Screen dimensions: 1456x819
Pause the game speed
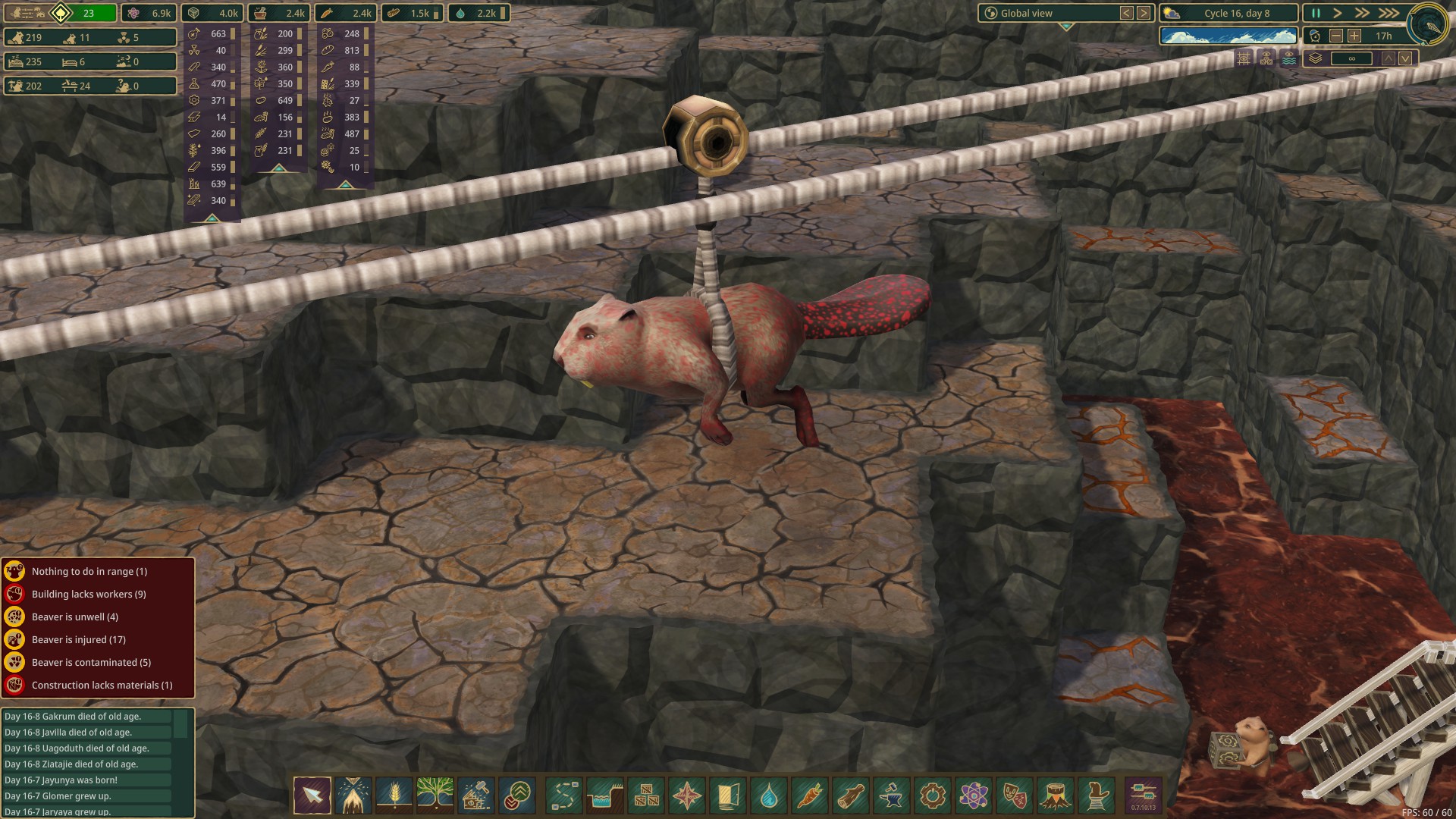click(1316, 13)
